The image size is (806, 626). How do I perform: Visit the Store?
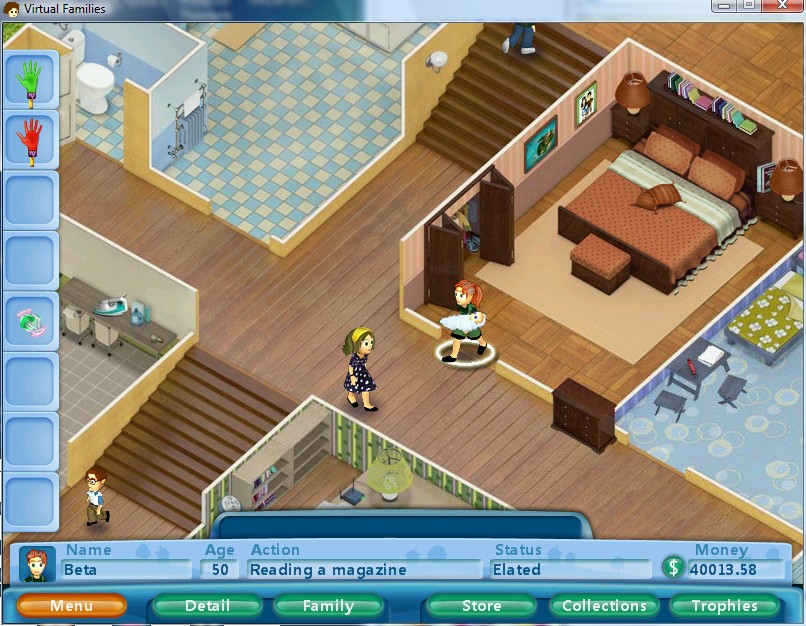(481, 606)
